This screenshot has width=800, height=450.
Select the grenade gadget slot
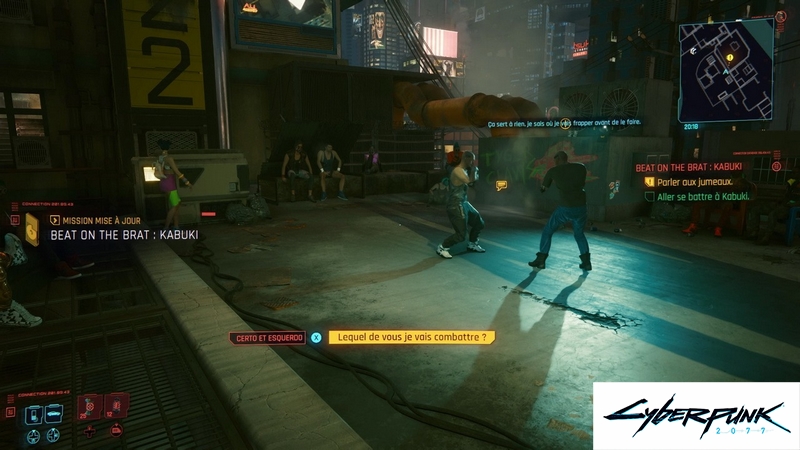(x=115, y=407)
